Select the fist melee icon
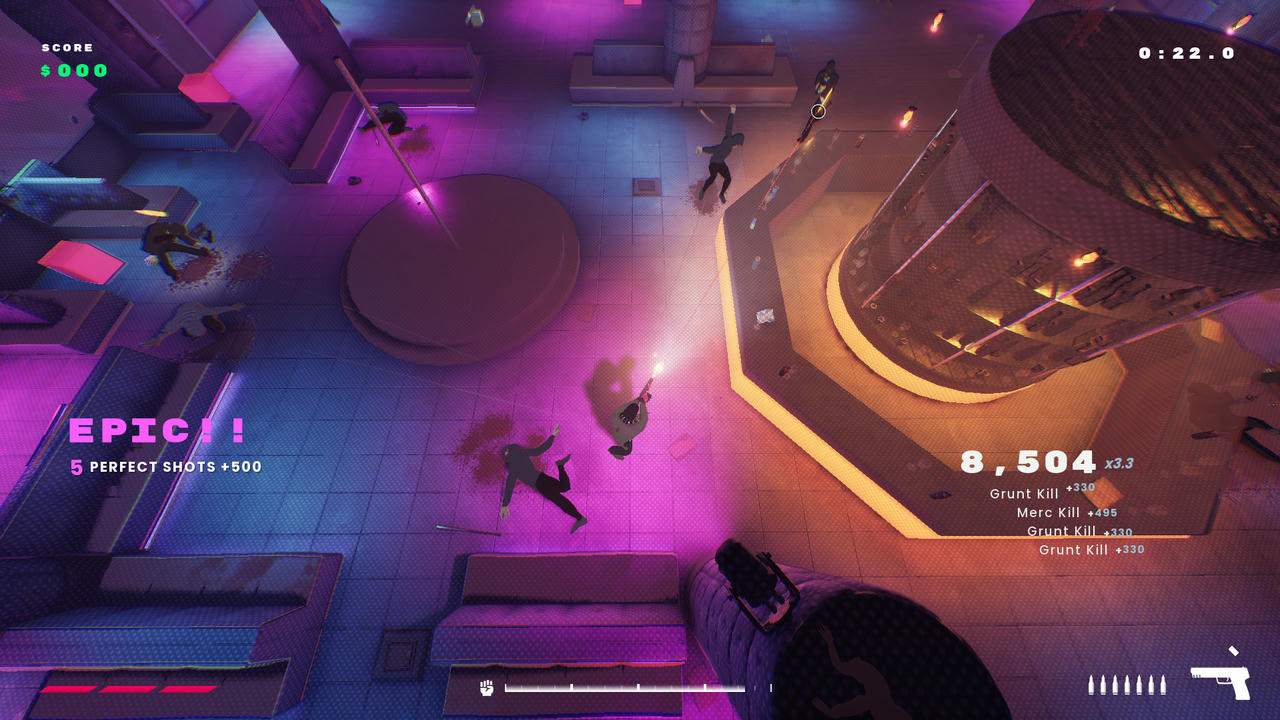Image resolution: width=1280 pixels, height=720 pixels. tap(487, 687)
